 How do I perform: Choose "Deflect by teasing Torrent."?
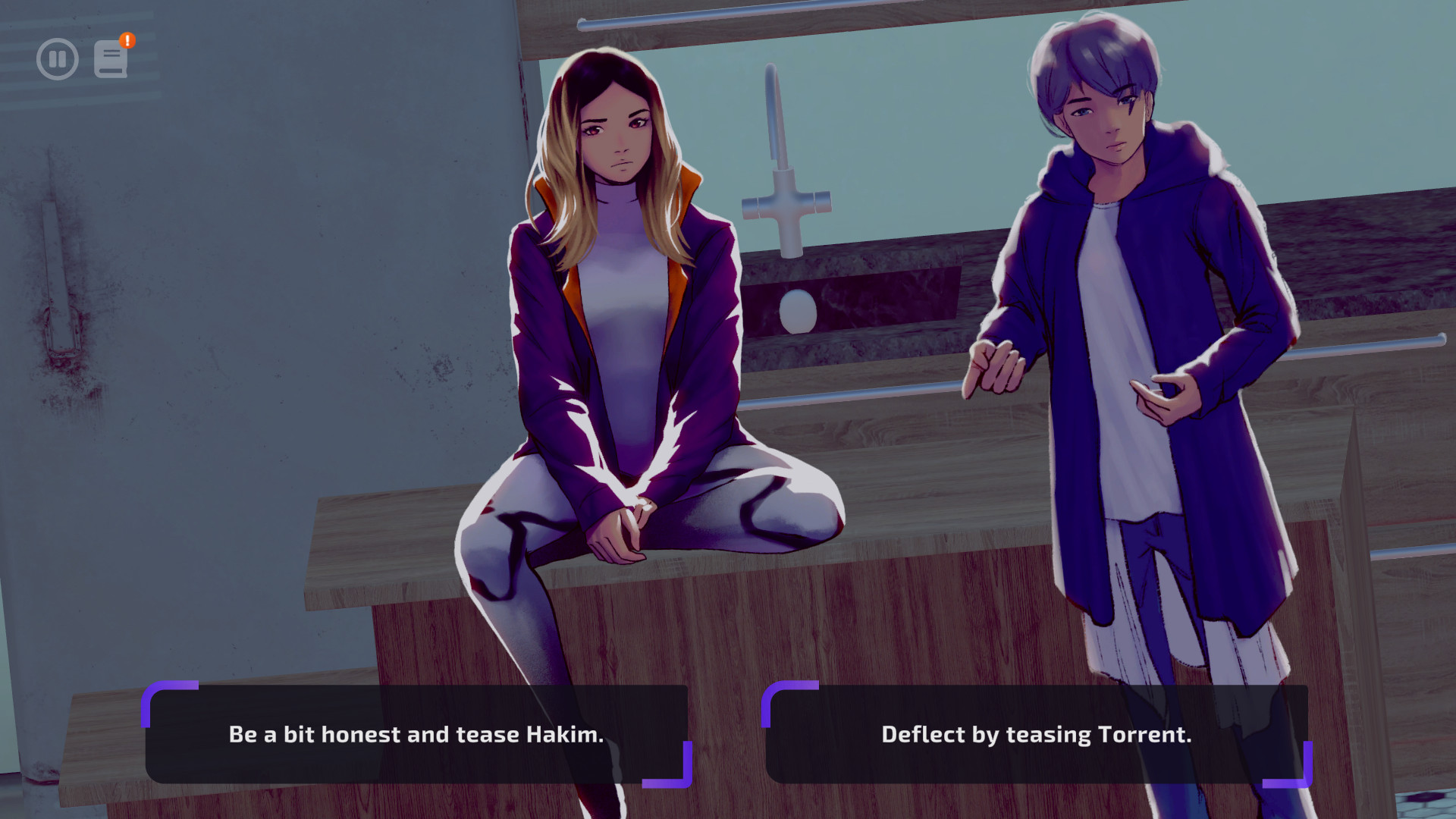(1037, 734)
